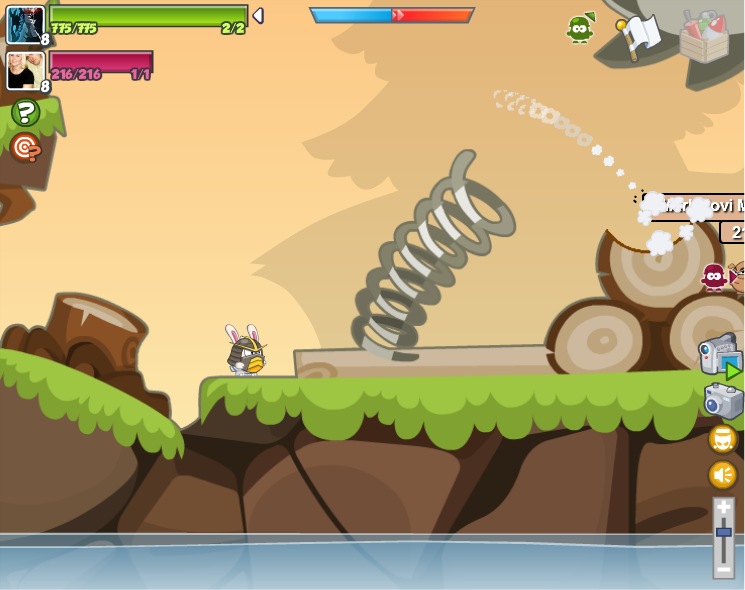
Task: Zoom out with the minus button
Action: [x=724, y=568]
